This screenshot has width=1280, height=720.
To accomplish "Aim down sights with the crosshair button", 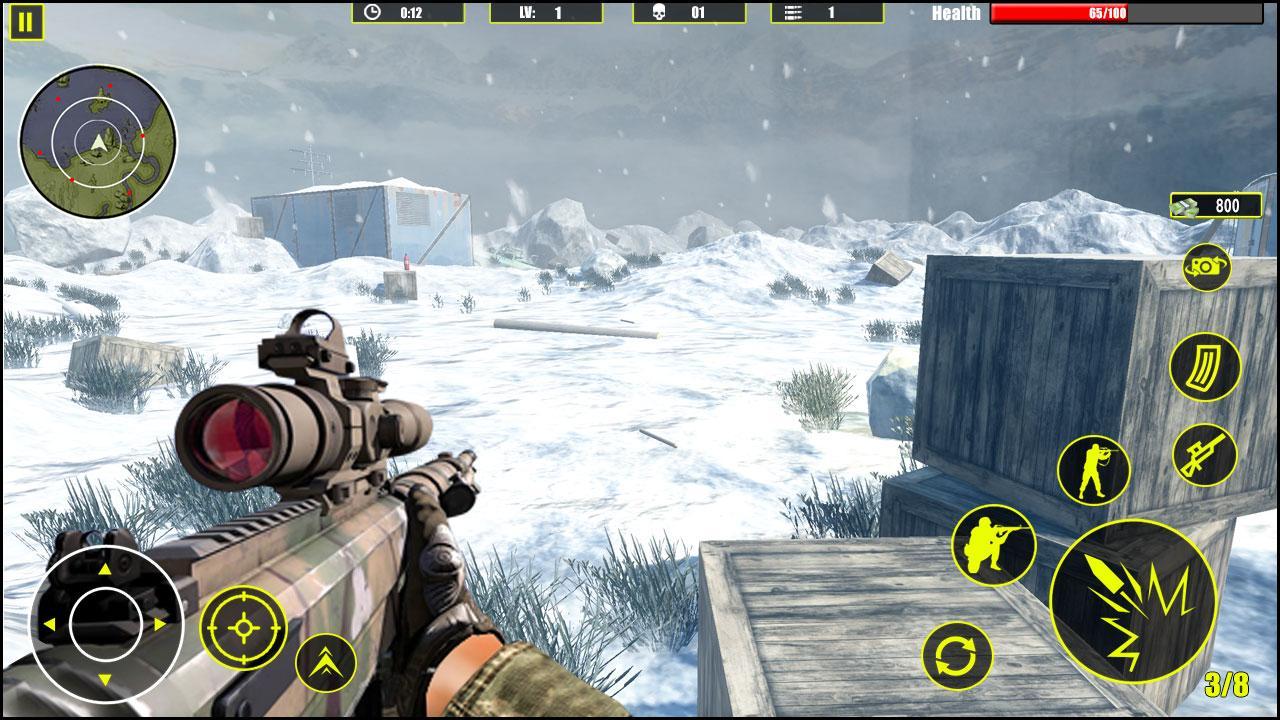I will click(243, 628).
